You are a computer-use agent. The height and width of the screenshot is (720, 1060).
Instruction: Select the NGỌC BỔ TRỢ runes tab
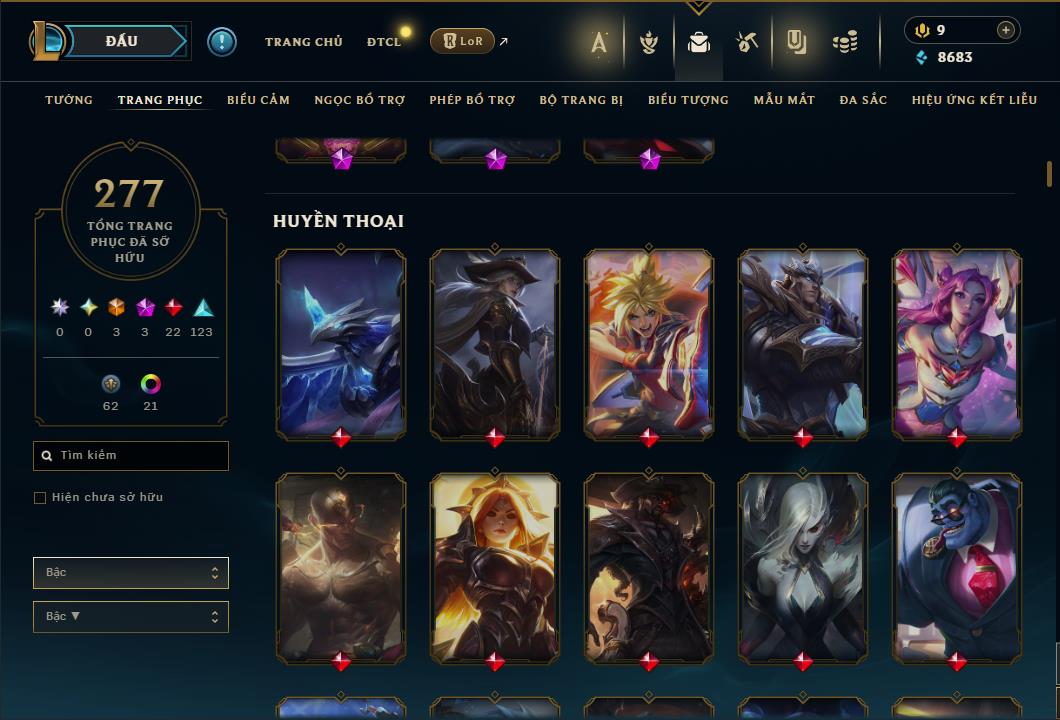359,100
